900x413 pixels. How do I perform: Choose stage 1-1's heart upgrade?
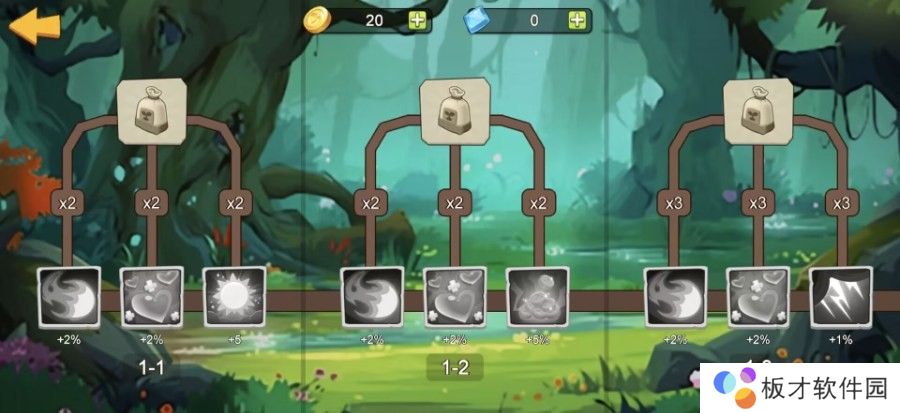click(x=152, y=297)
